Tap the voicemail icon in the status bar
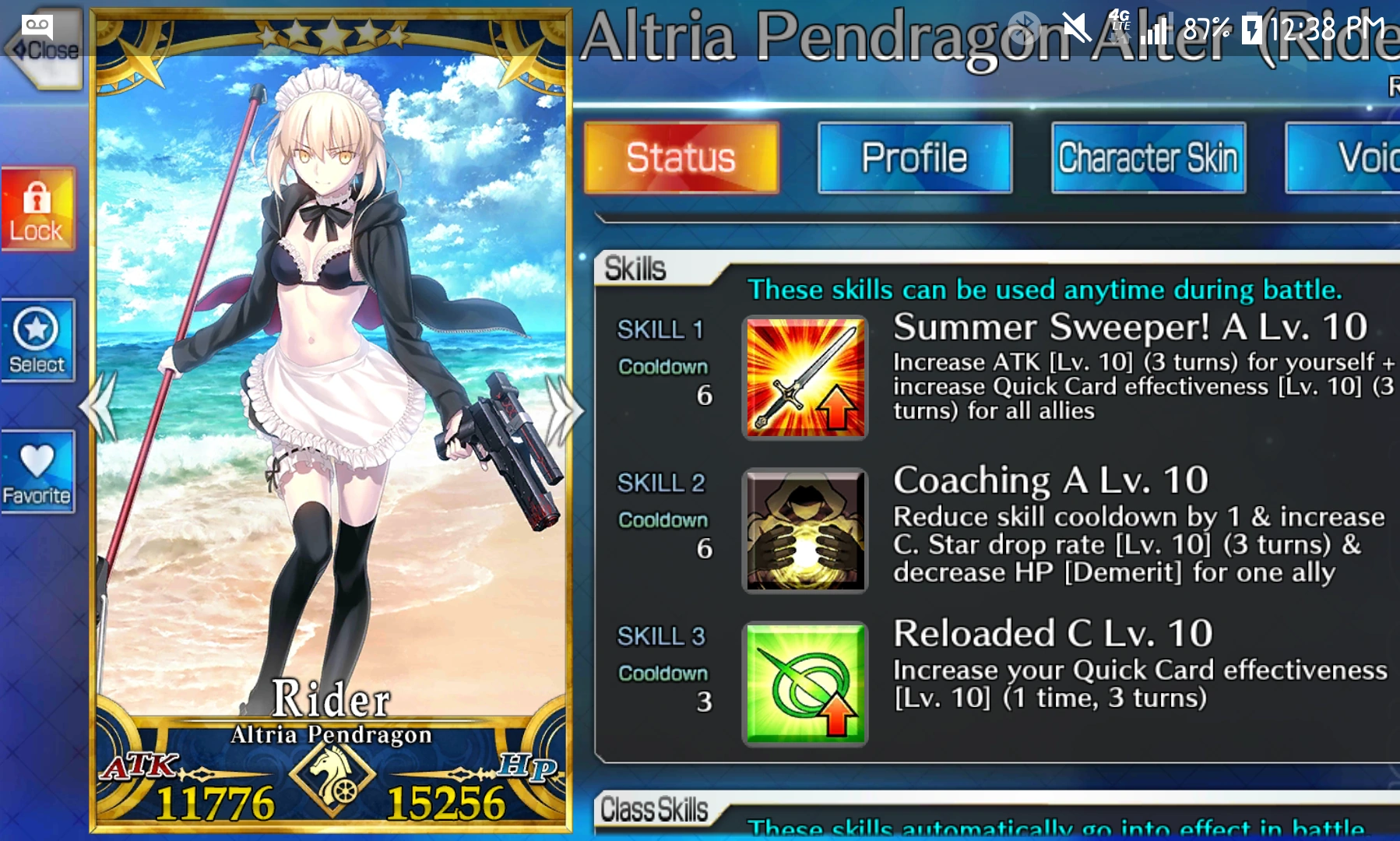 [38, 26]
